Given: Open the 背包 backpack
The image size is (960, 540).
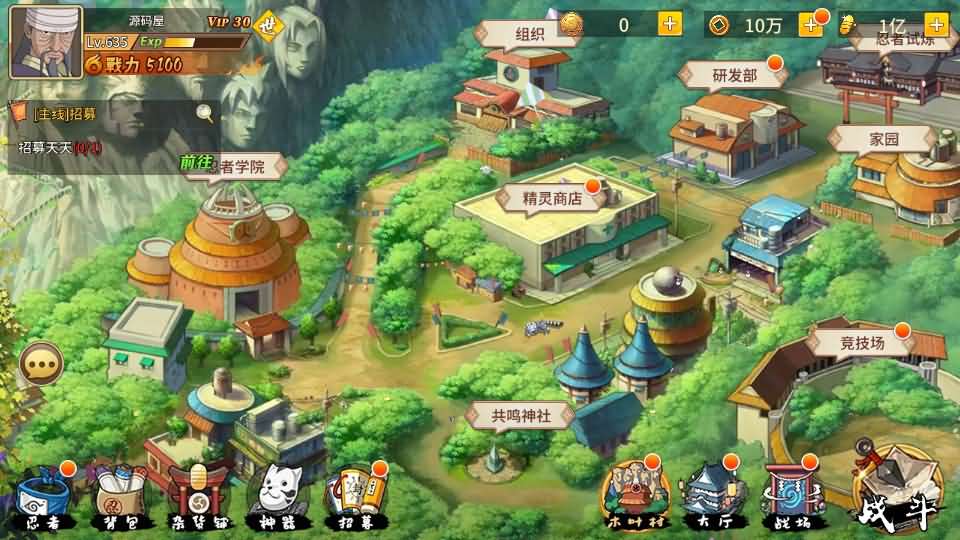Looking at the screenshot, I should 119,496.
